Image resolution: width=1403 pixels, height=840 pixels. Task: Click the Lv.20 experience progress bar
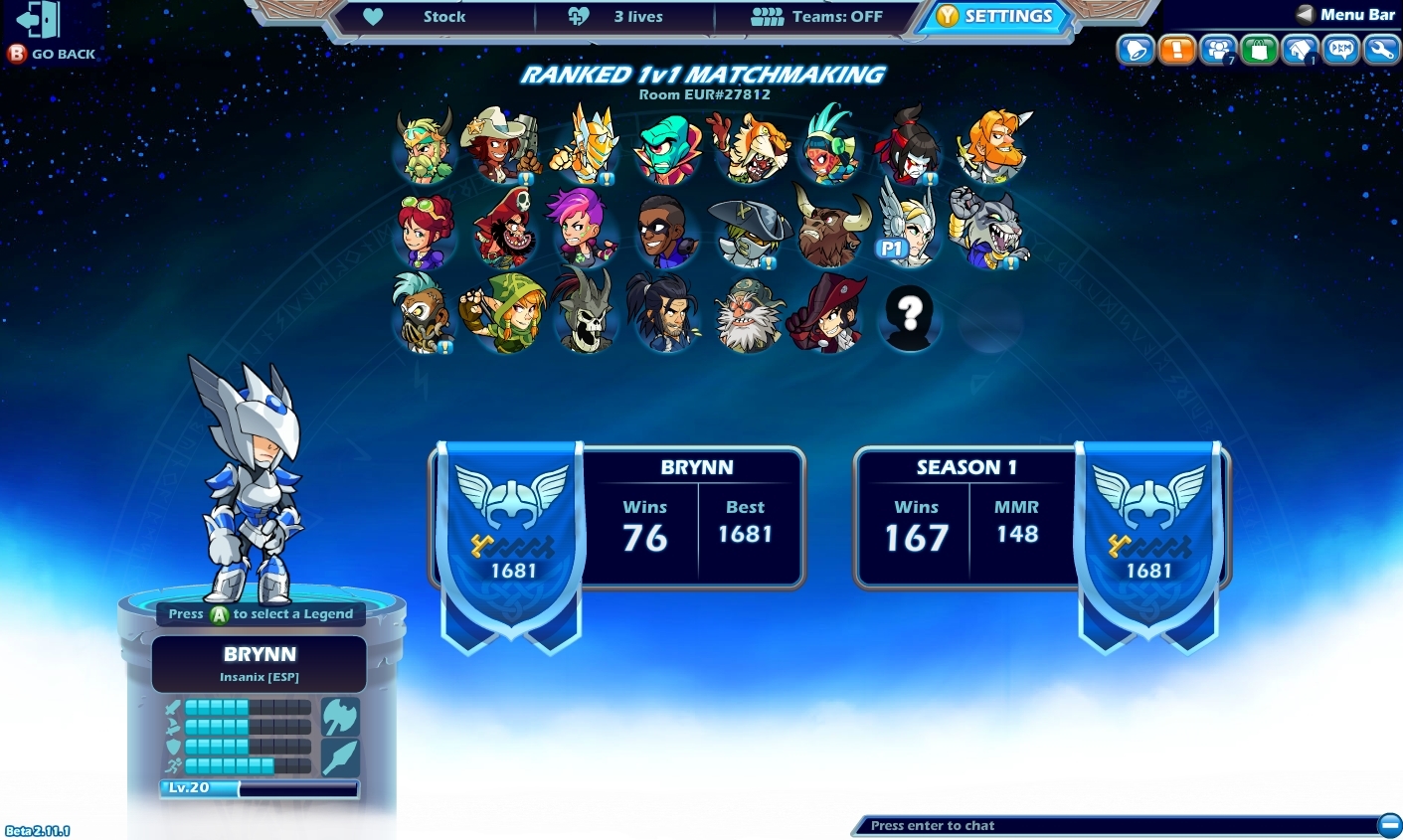(259, 788)
